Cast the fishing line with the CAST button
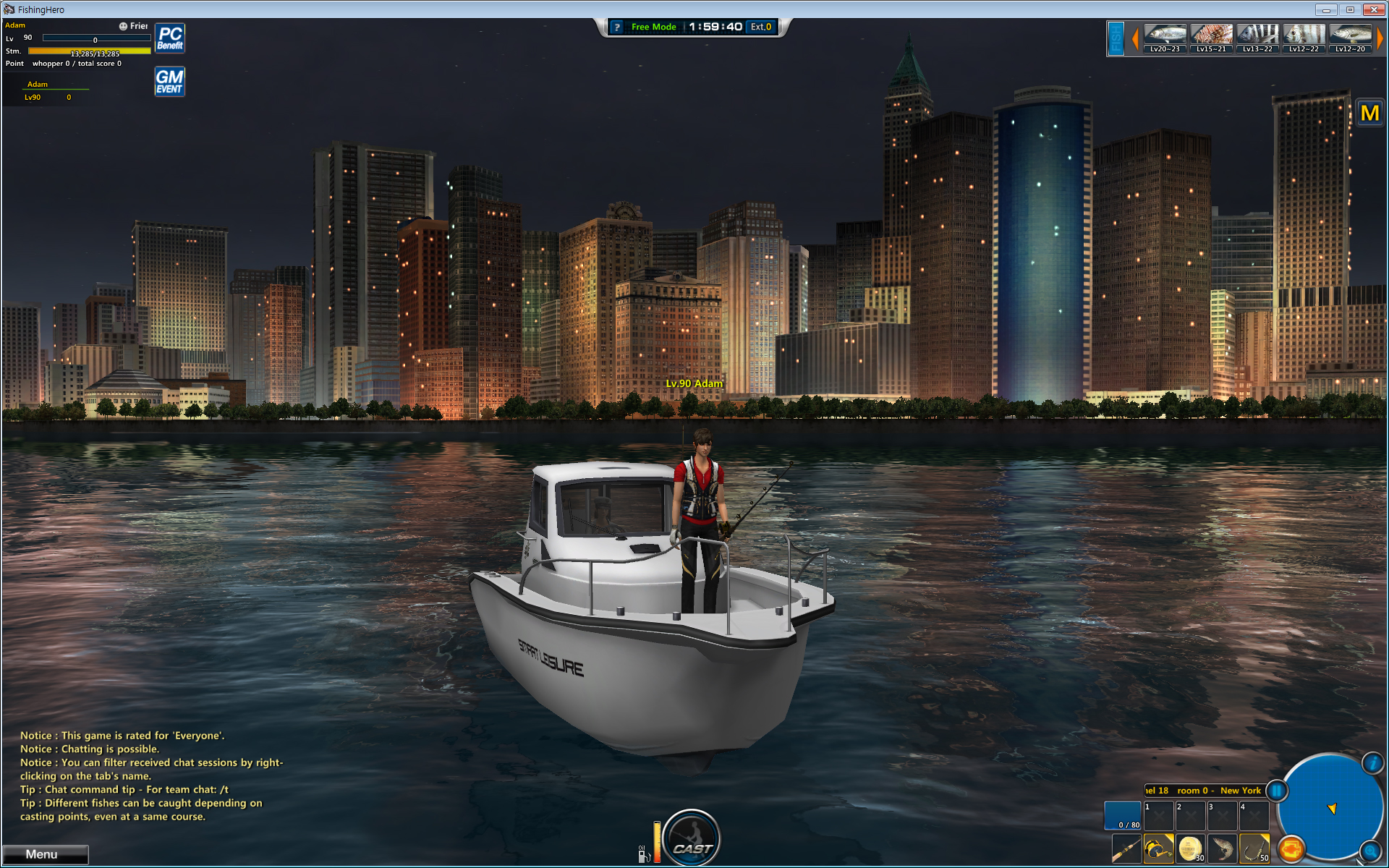 [x=692, y=839]
